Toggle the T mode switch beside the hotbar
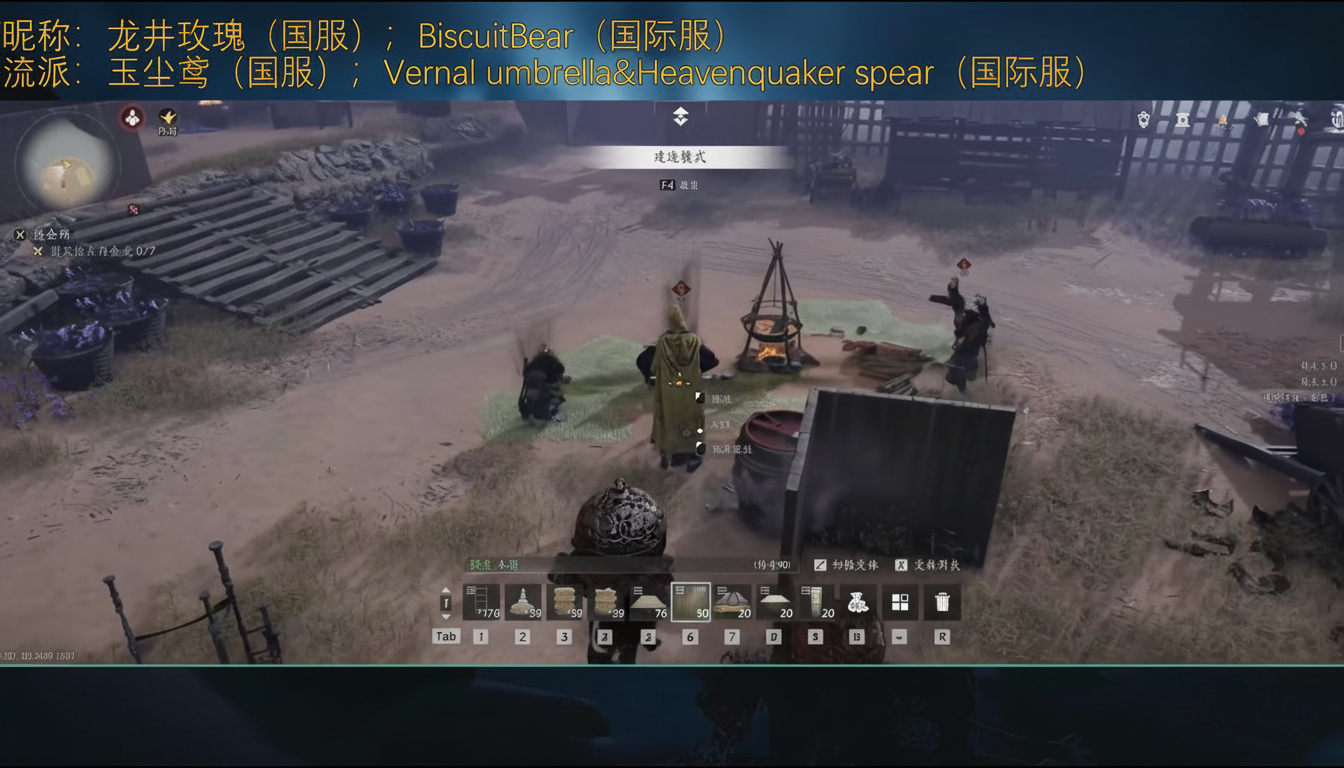 point(446,601)
